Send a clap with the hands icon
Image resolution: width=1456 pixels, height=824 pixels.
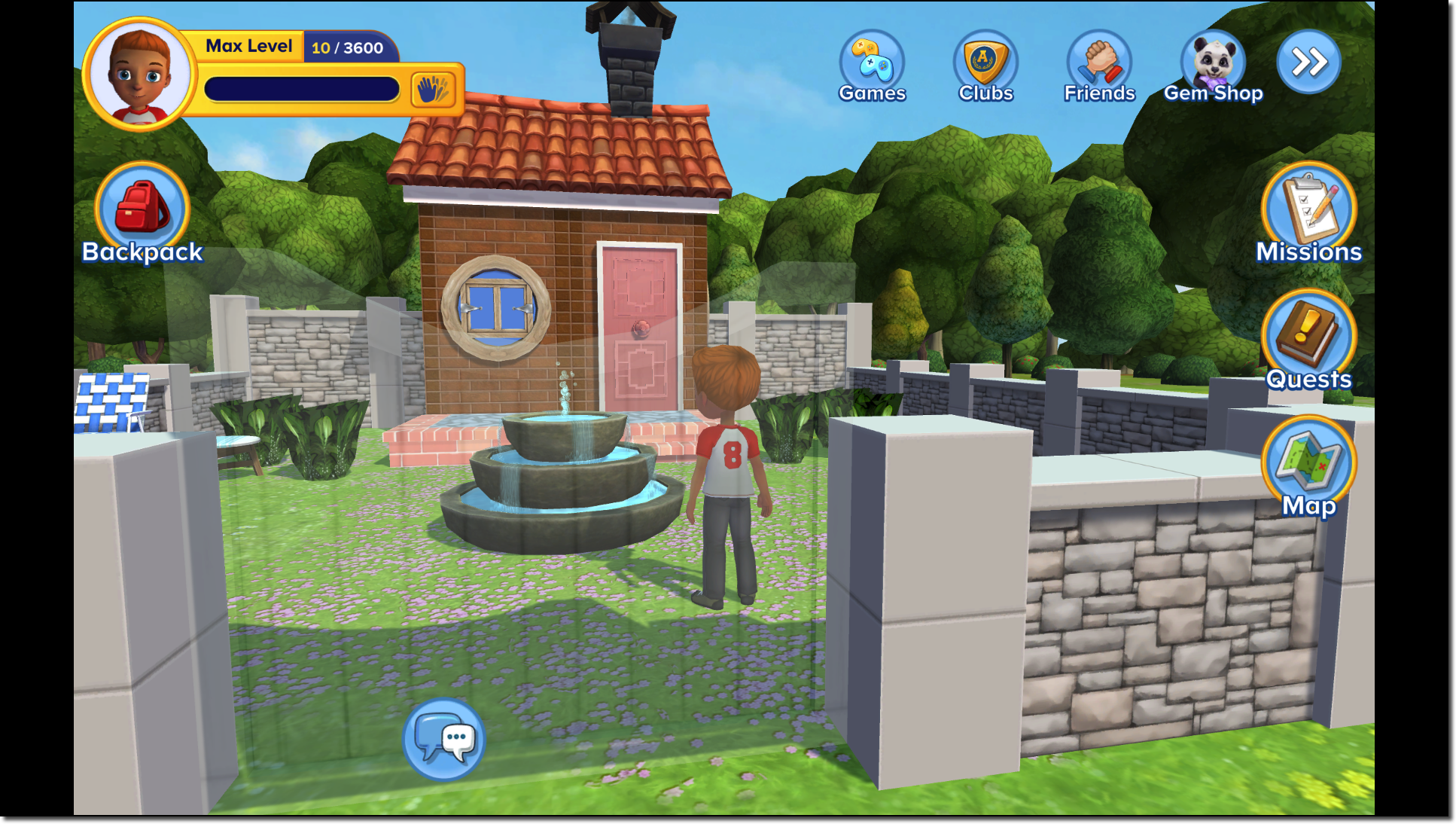[x=434, y=87]
